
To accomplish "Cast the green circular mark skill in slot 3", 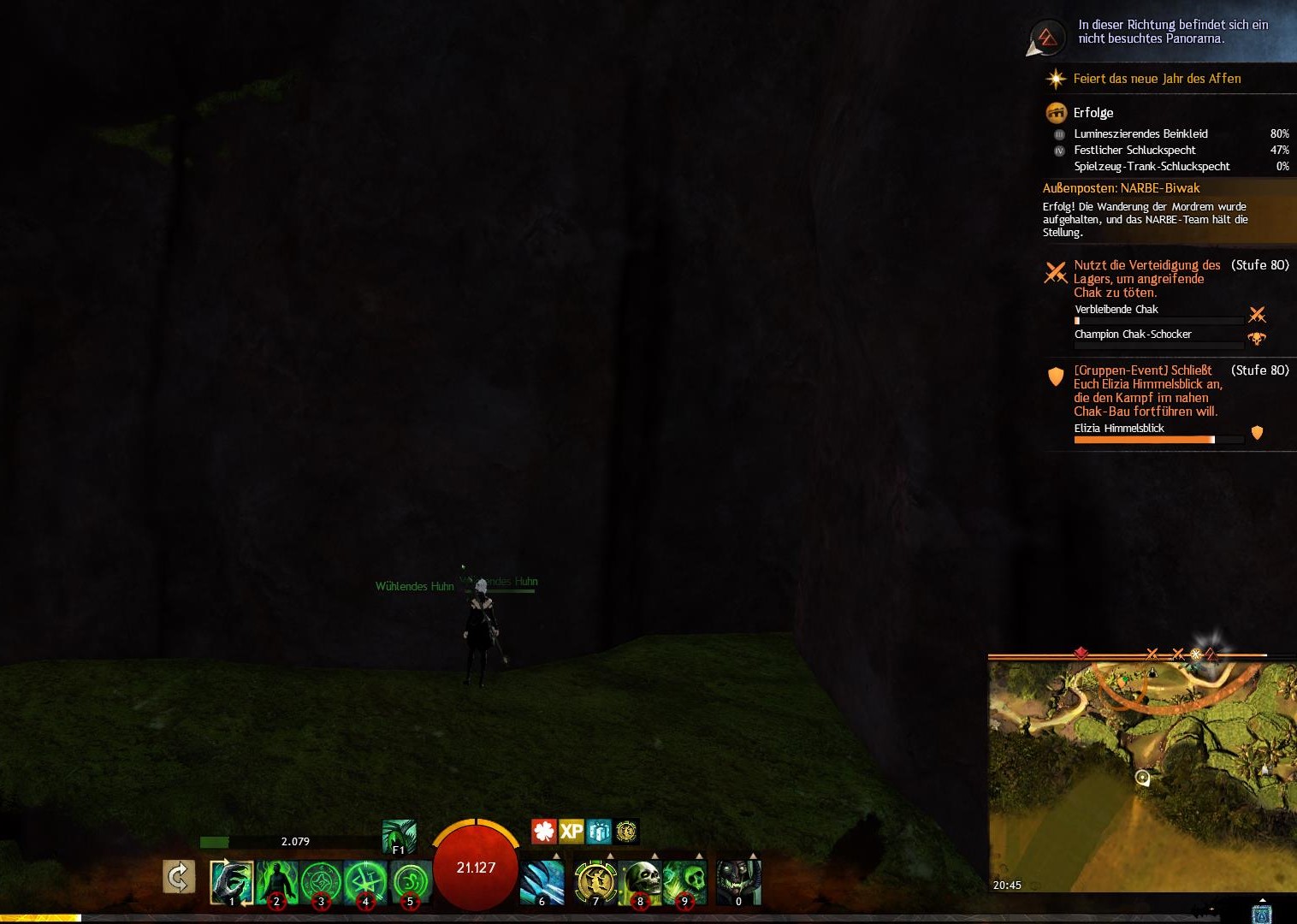I will pyautogui.click(x=321, y=882).
